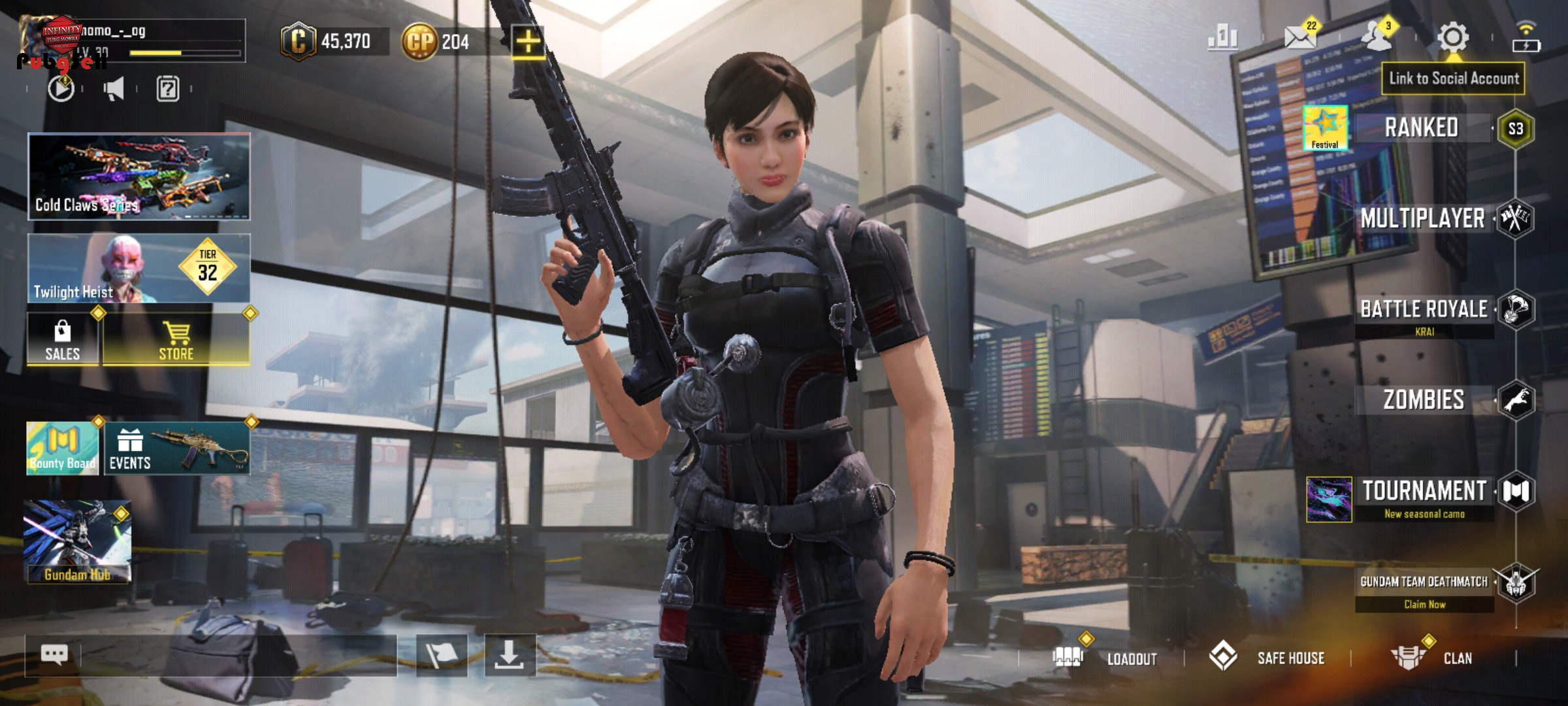Image resolution: width=1568 pixels, height=706 pixels.
Task: Open the Events panel
Action: tap(176, 448)
